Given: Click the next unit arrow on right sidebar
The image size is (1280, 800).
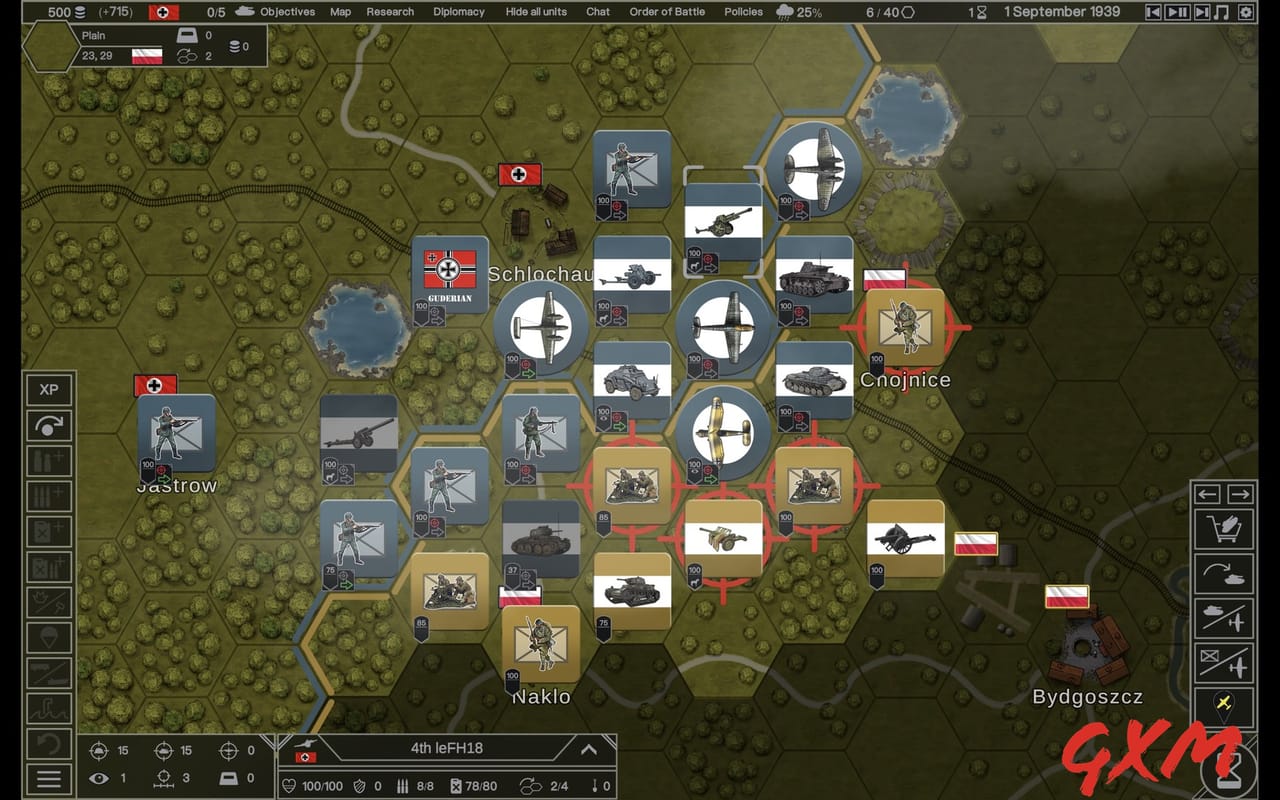Looking at the screenshot, I should [x=1240, y=494].
